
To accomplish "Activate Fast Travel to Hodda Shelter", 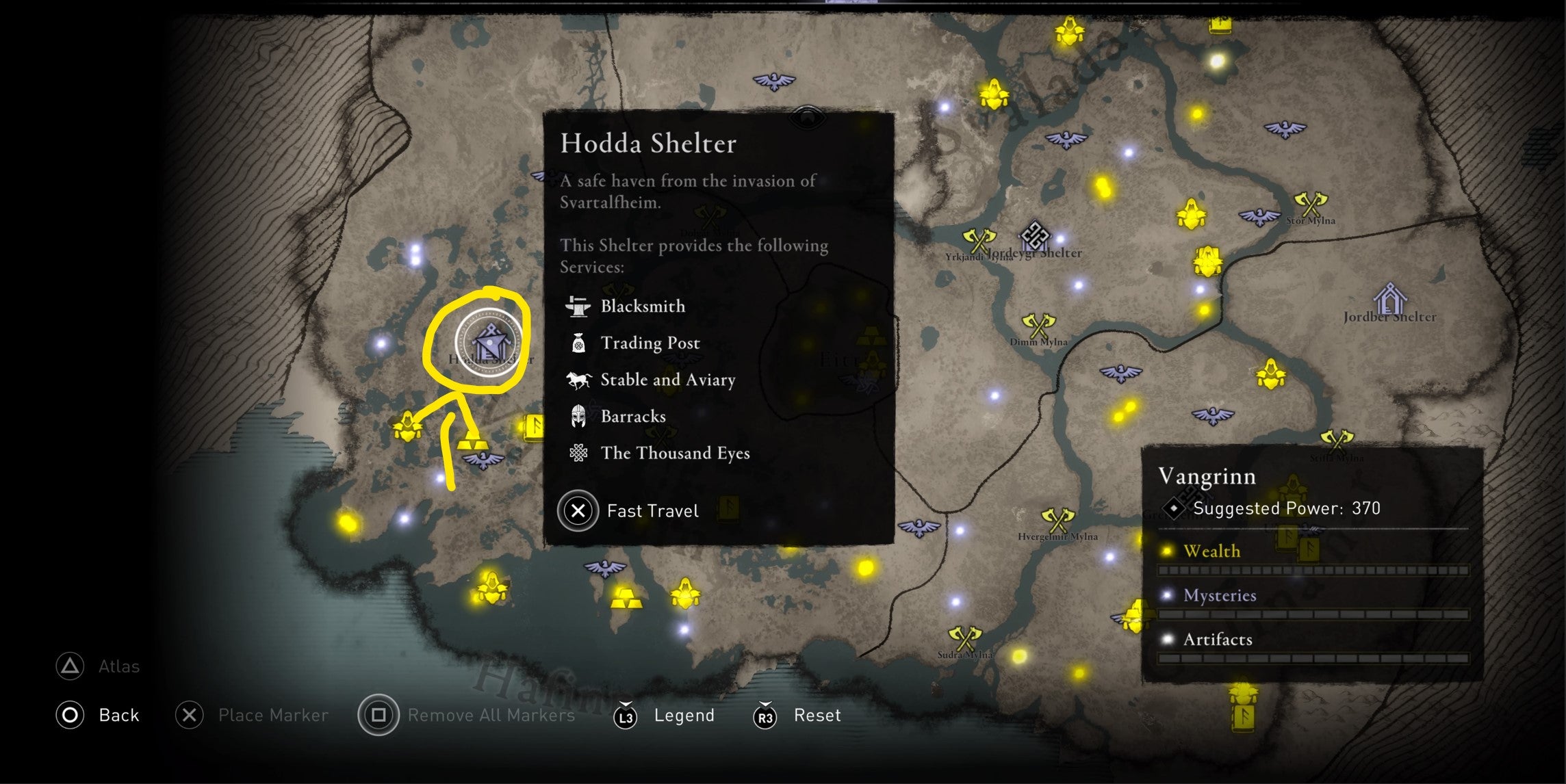I will pyautogui.click(x=578, y=511).
